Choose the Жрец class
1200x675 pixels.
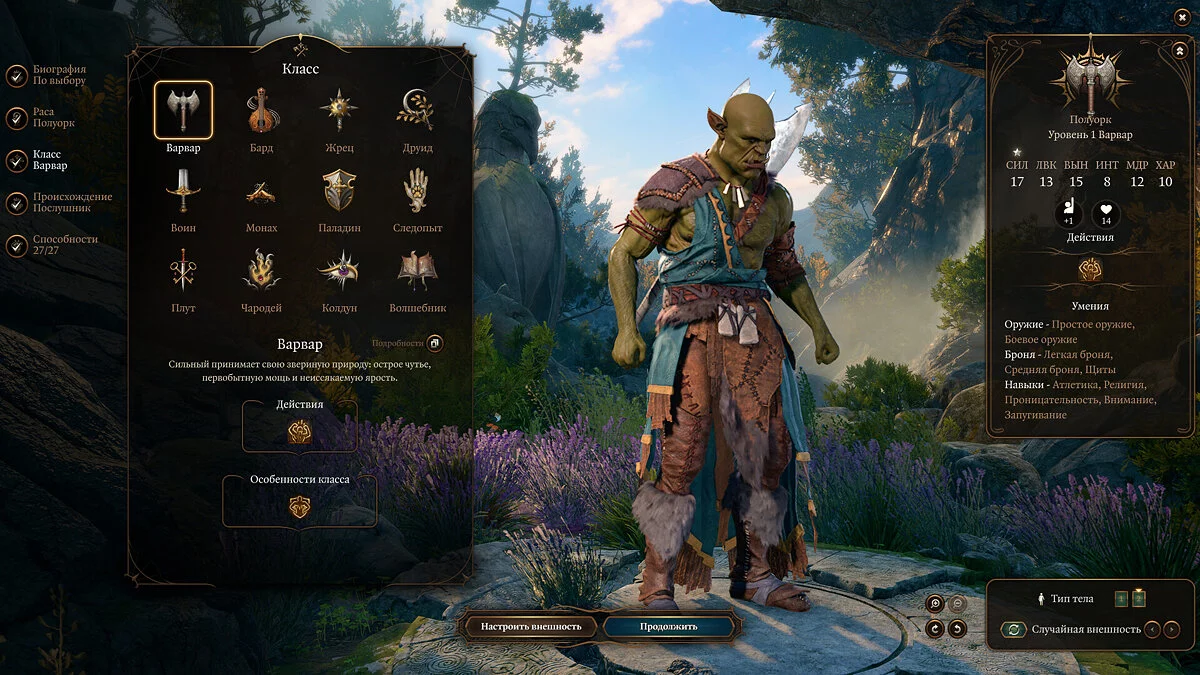pos(339,111)
